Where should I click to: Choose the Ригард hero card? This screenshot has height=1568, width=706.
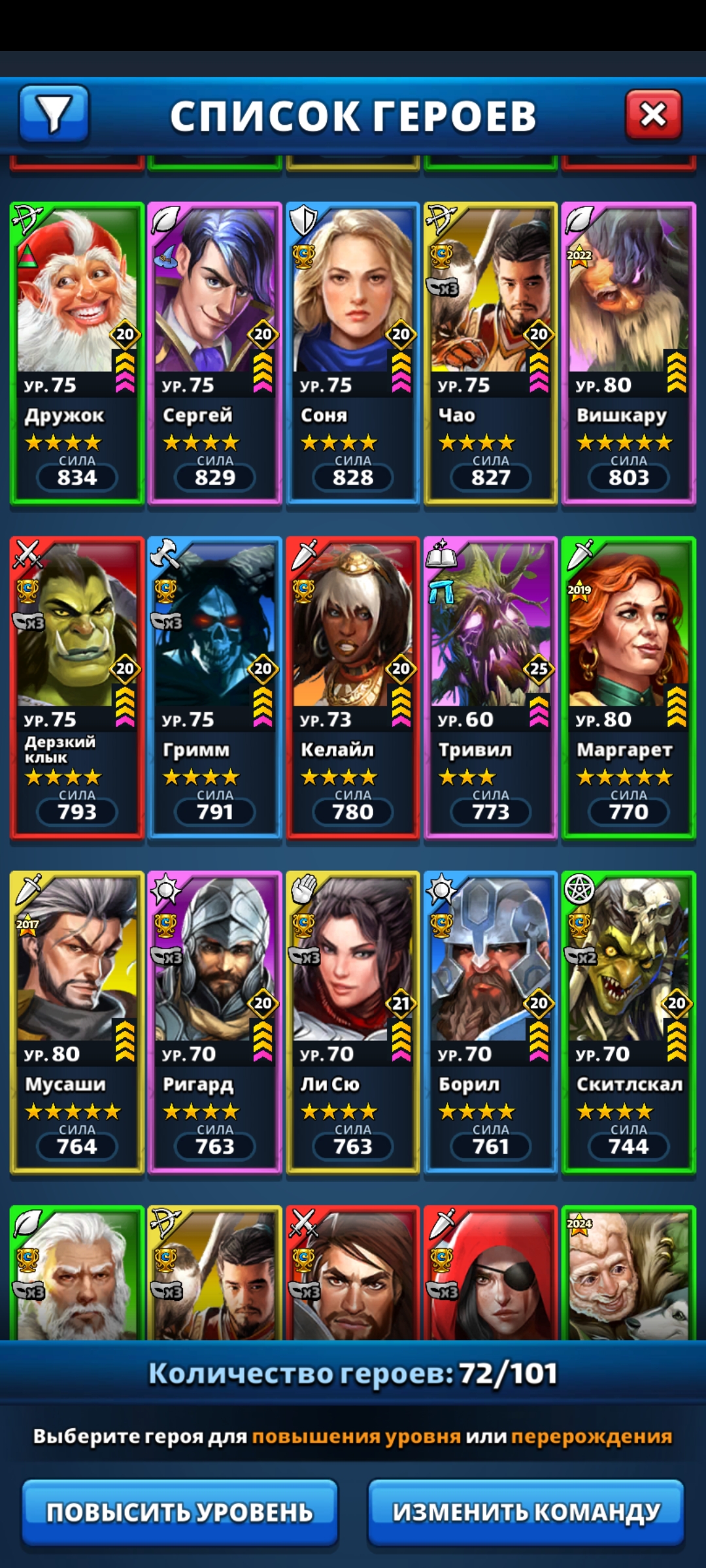point(215,1022)
